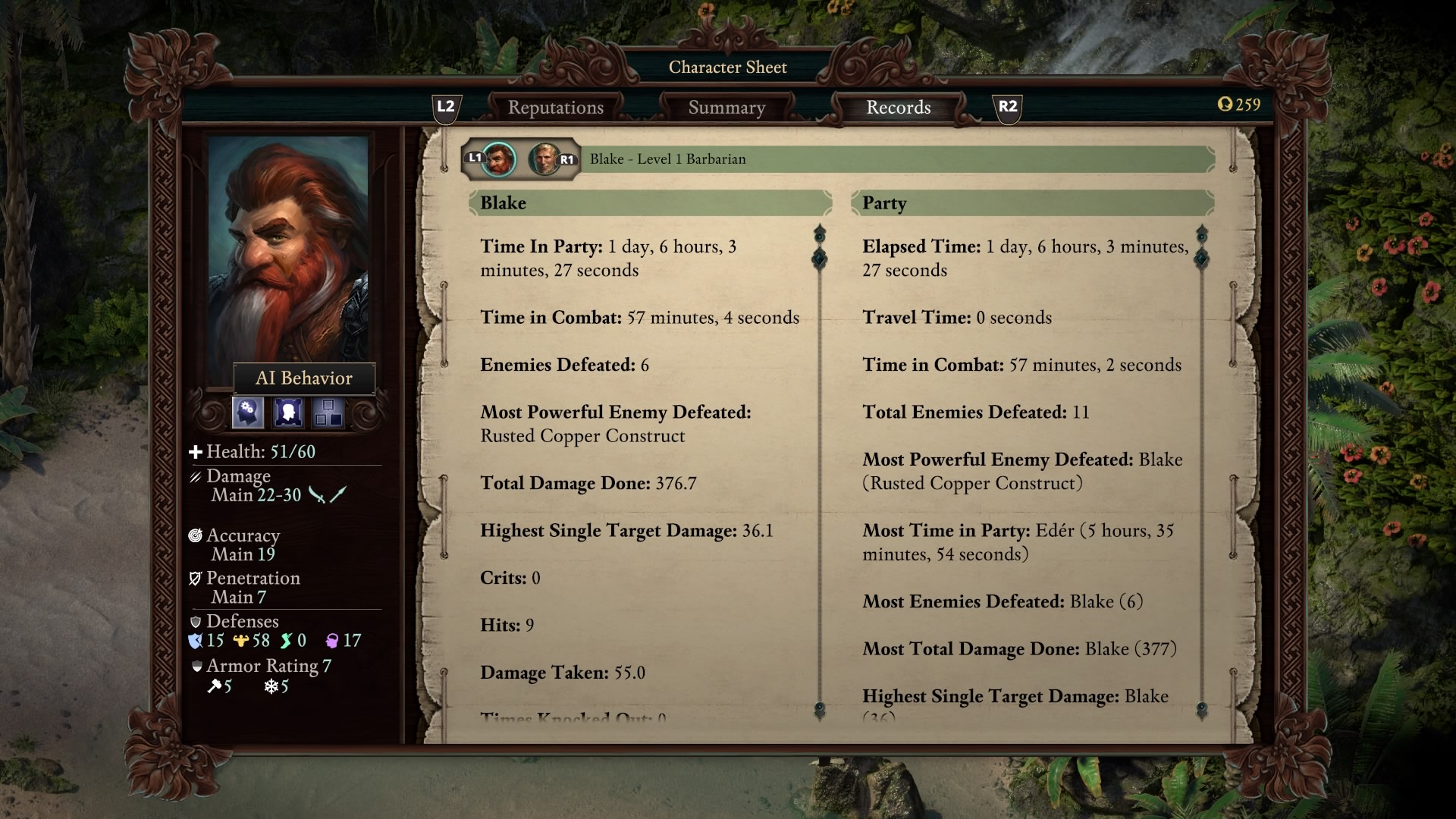This screenshot has height=819, width=1456.
Task: Click the Health cross icon
Action: [196, 452]
